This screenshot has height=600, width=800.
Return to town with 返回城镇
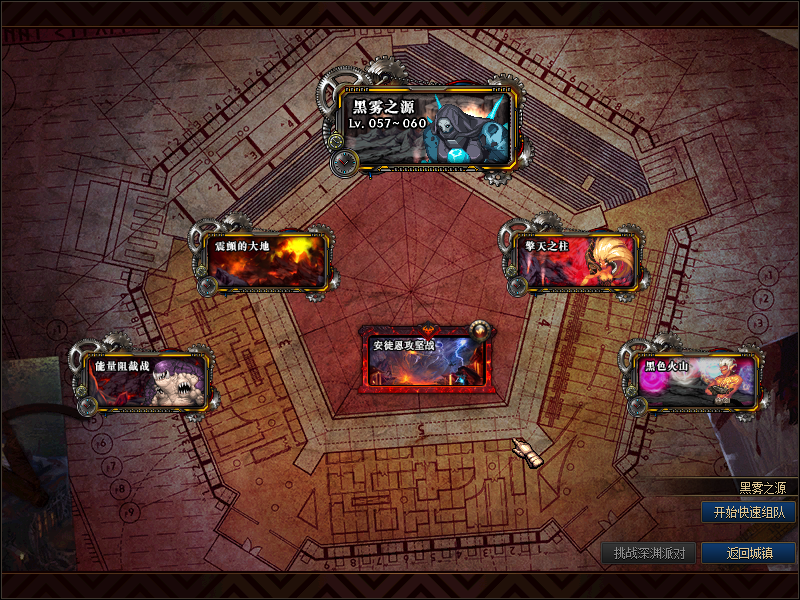point(748,553)
